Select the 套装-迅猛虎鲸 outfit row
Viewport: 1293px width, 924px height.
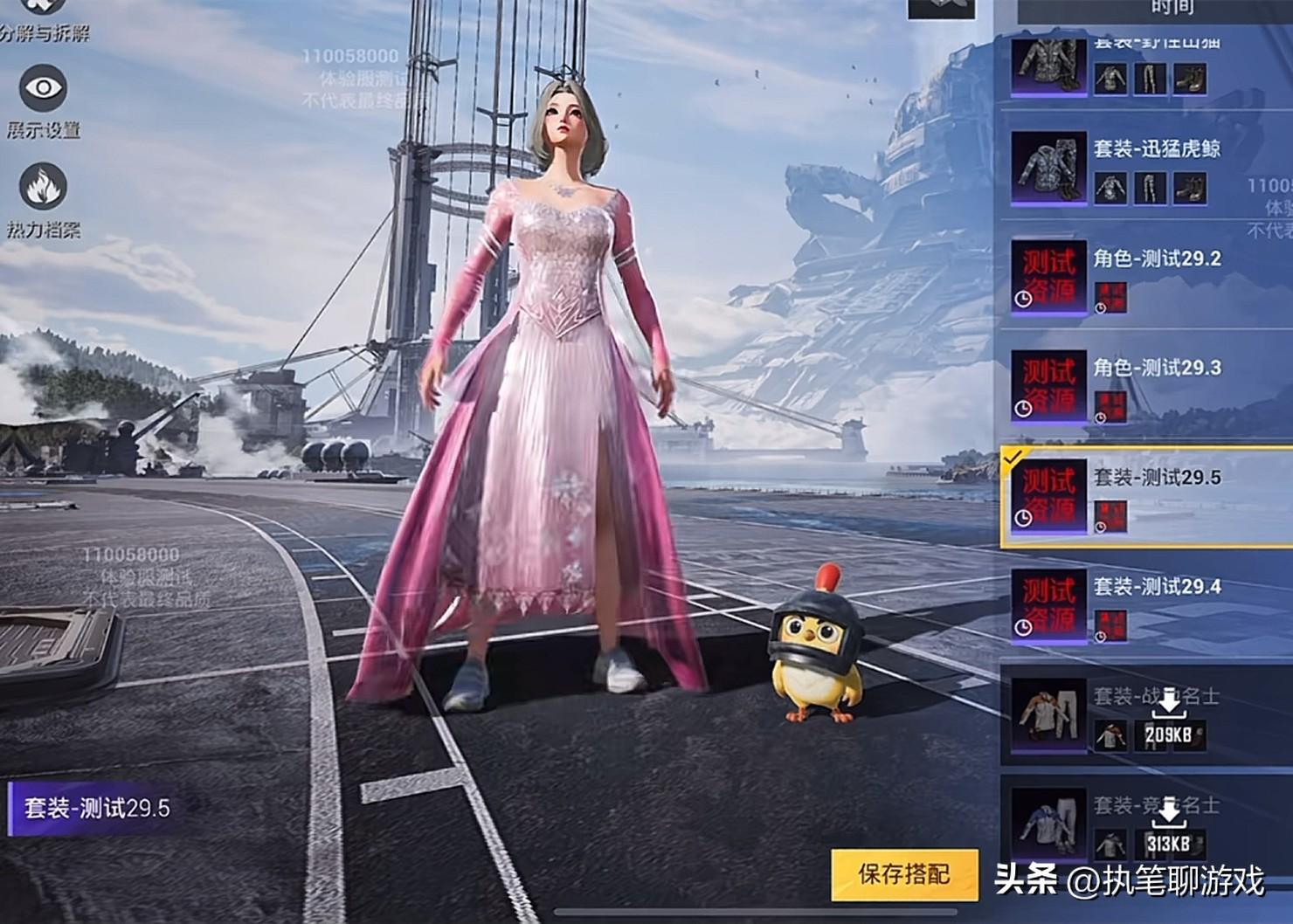pos(1144,168)
